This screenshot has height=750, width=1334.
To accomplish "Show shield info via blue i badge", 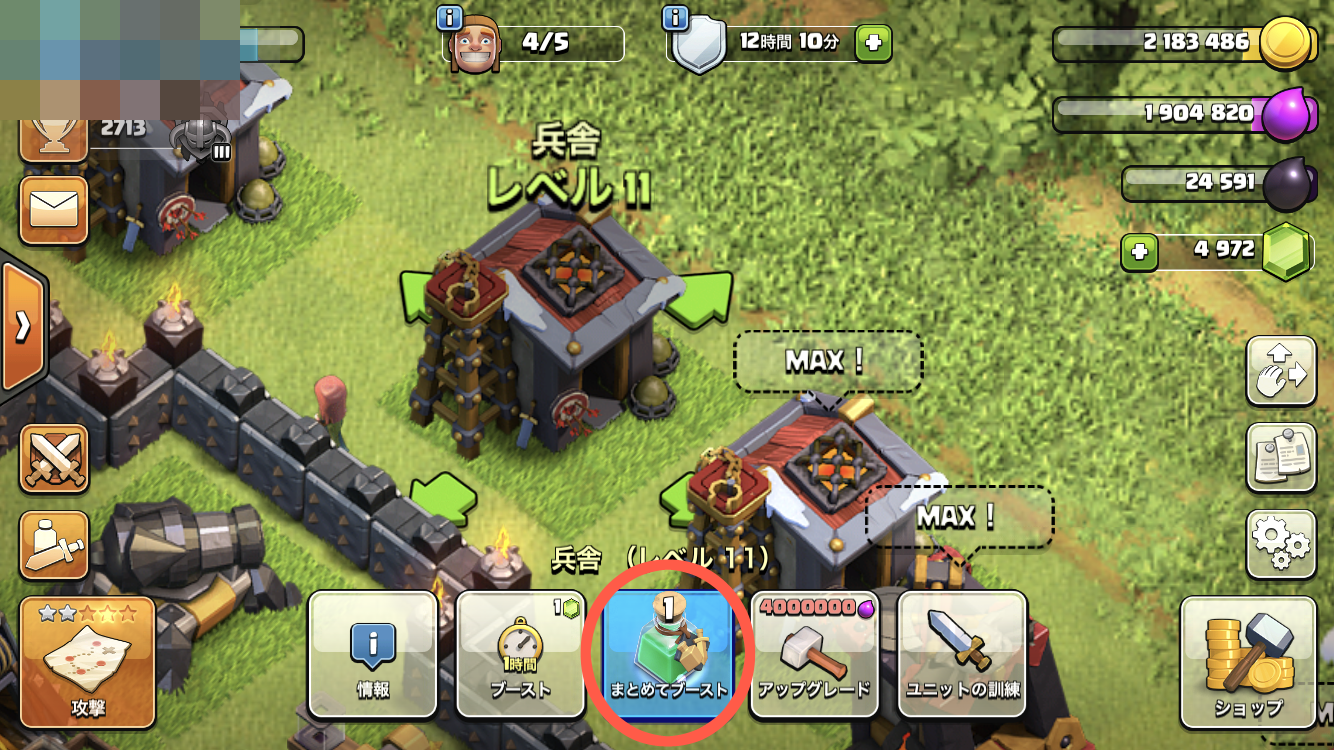I will [677, 17].
